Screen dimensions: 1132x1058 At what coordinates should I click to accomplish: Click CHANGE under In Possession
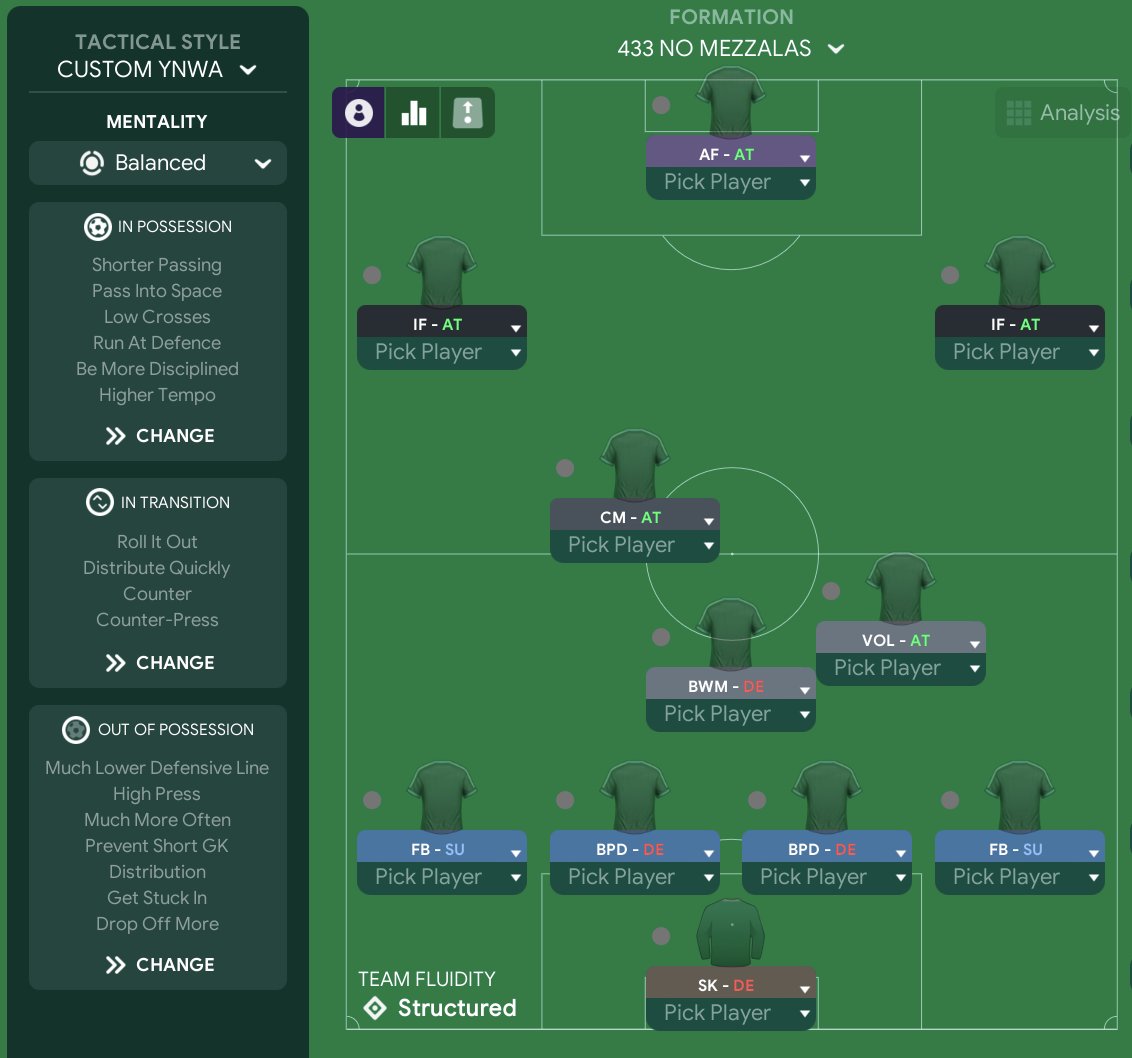(x=159, y=436)
